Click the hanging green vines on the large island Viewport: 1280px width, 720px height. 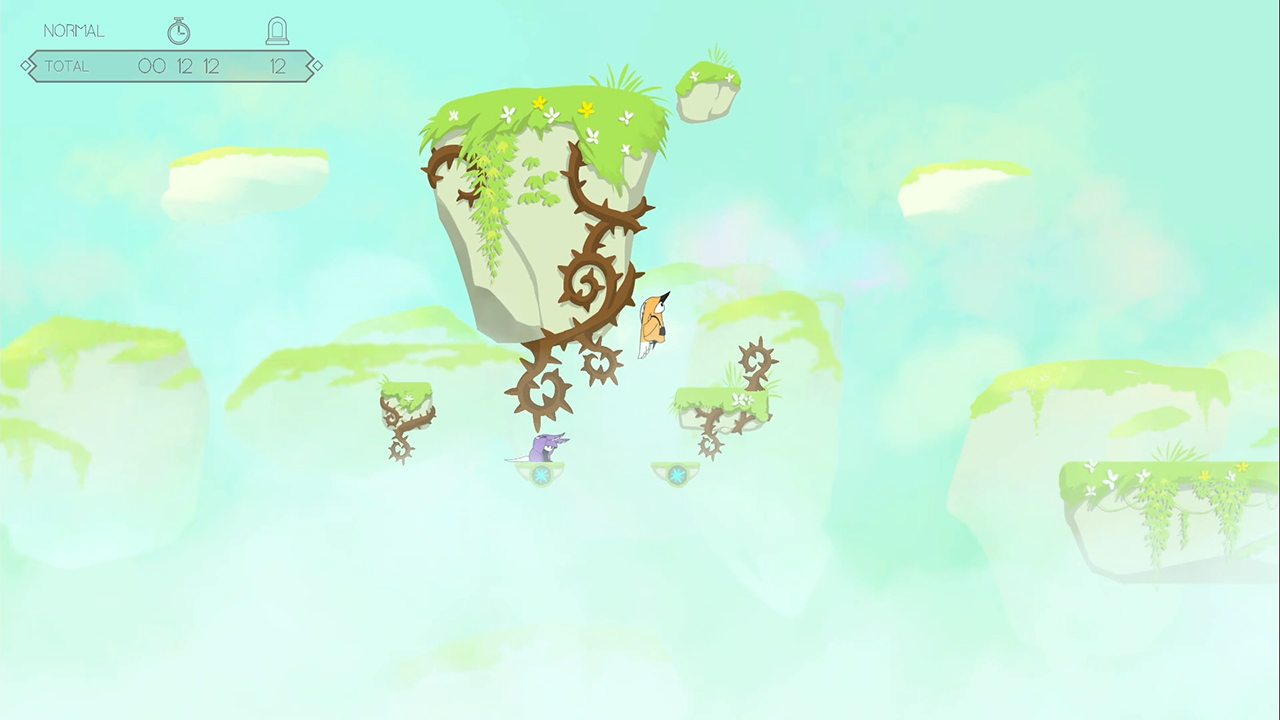click(x=487, y=210)
